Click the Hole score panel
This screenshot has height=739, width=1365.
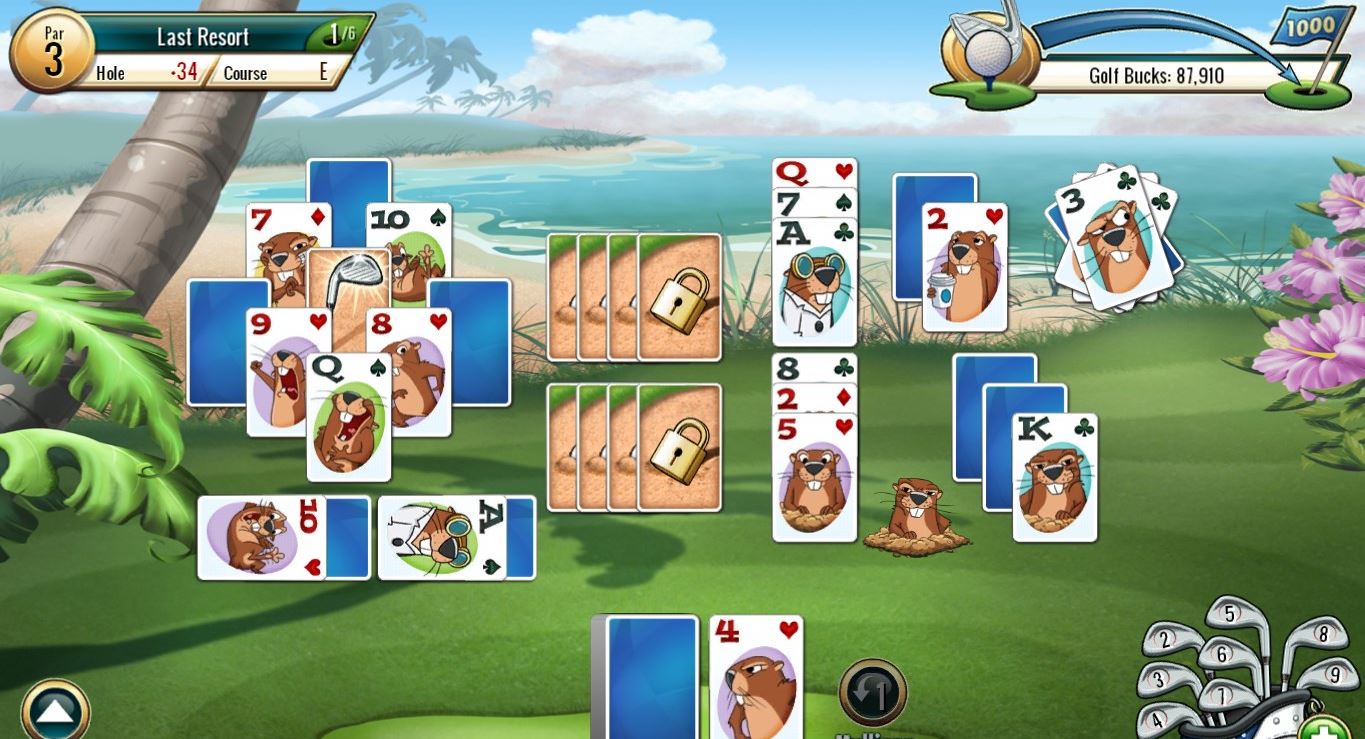click(x=148, y=73)
